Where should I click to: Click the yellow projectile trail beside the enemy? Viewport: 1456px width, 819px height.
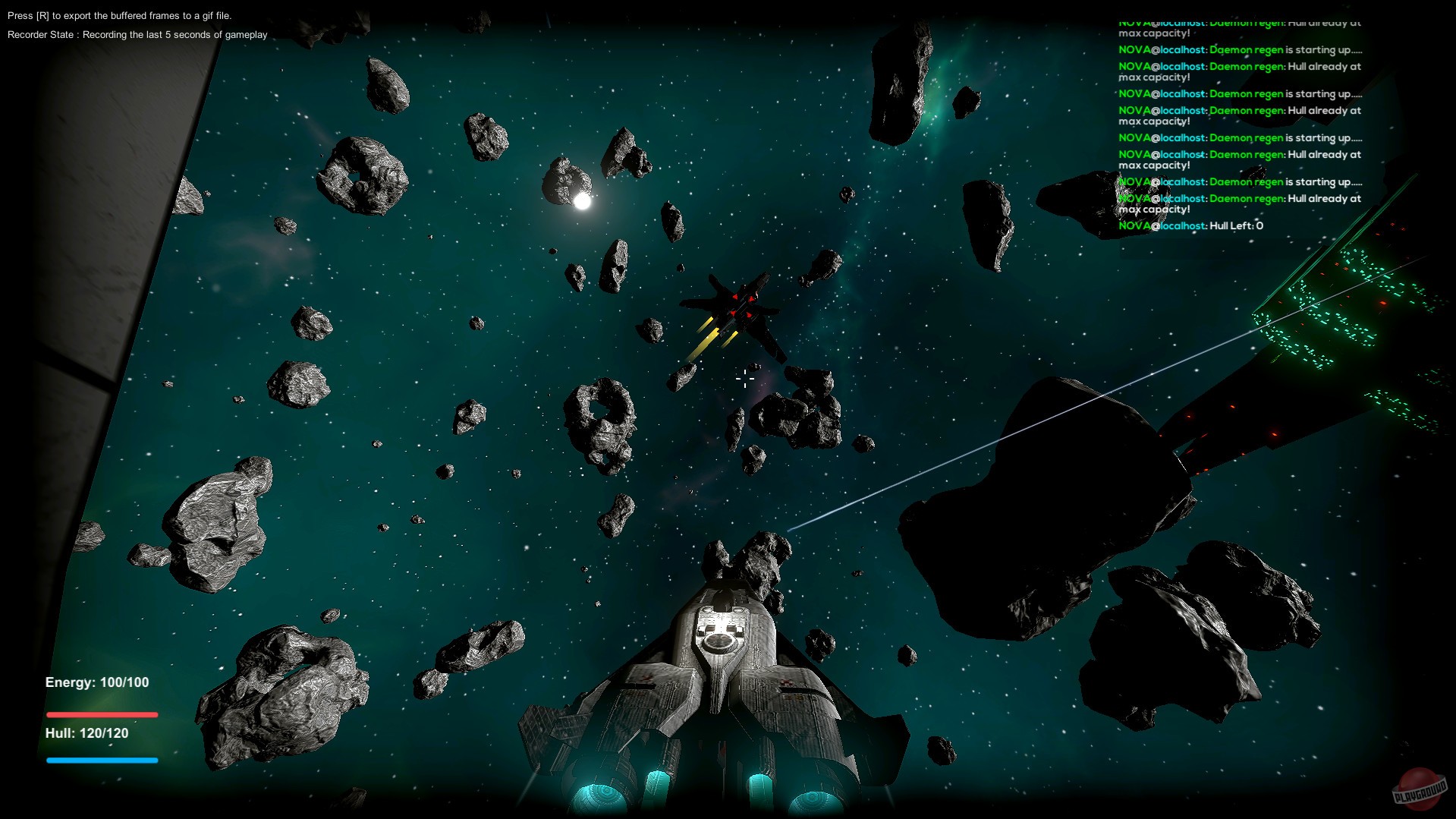[x=703, y=342]
